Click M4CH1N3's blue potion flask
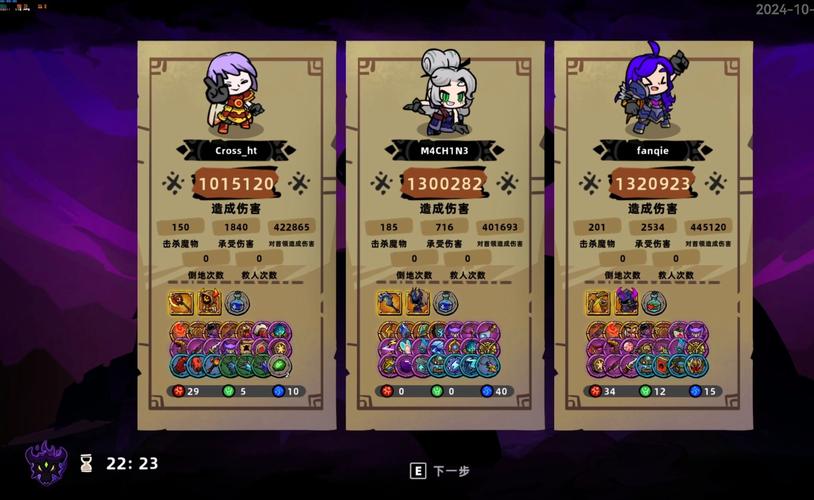Viewport: 814px width, 500px height. click(445, 302)
